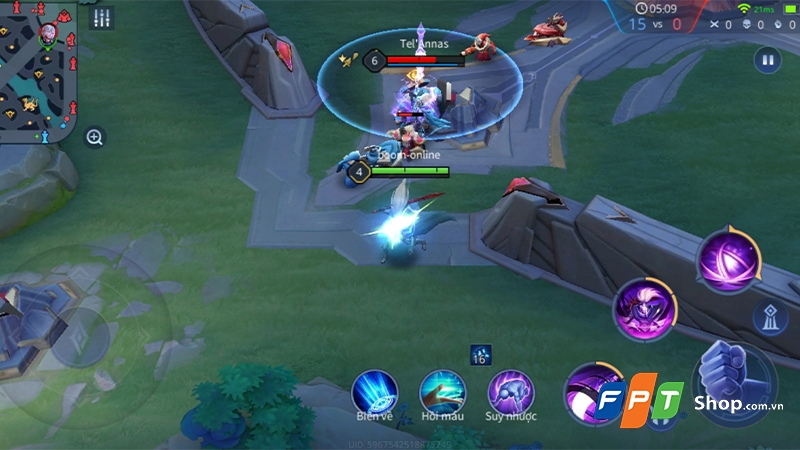Activate the Biến về recall spell

click(374, 390)
